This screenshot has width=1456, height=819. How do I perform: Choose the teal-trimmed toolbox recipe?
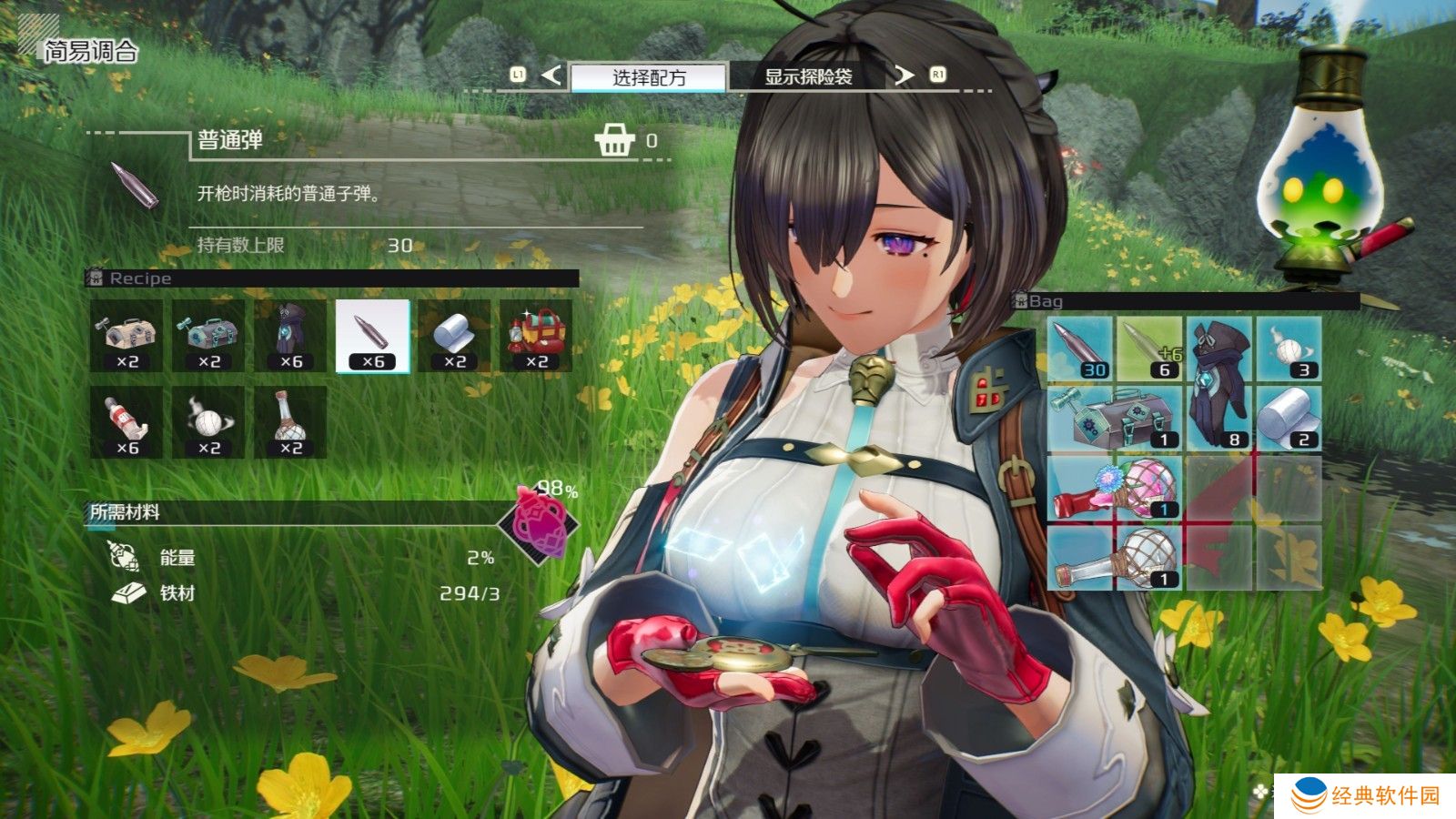point(208,336)
